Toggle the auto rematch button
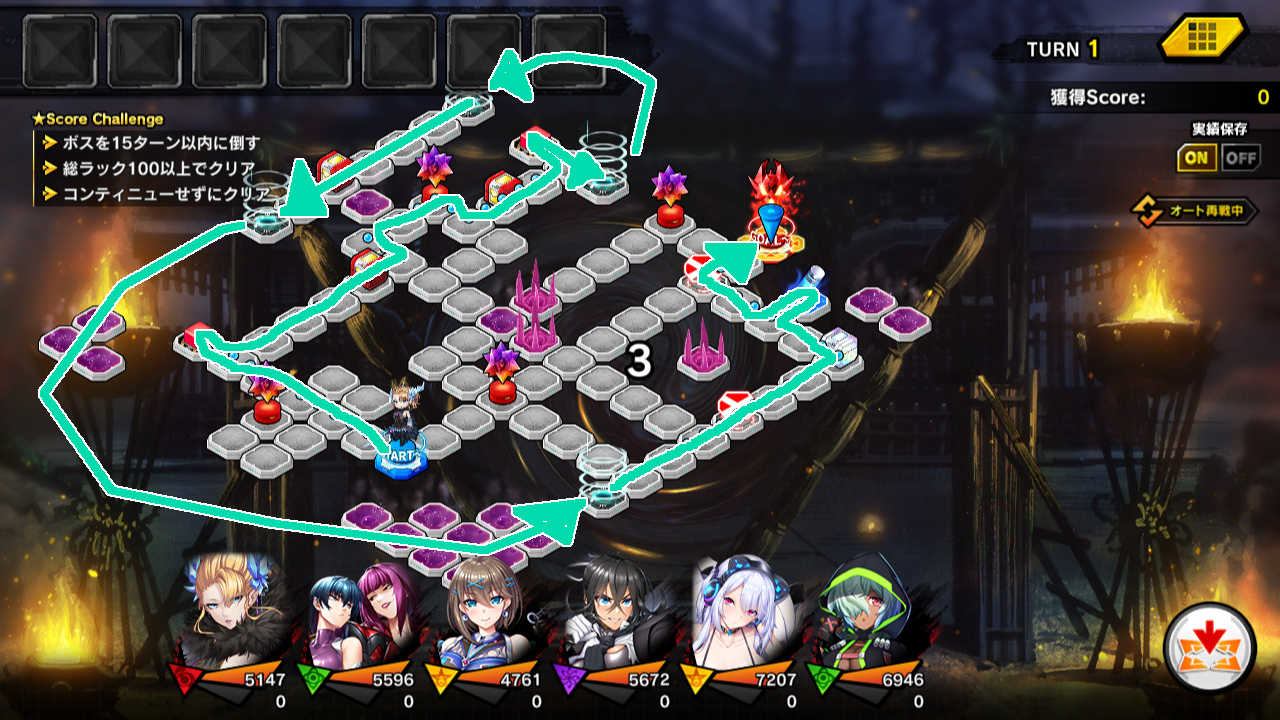This screenshot has width=1280, height=720. (1194, 211)
